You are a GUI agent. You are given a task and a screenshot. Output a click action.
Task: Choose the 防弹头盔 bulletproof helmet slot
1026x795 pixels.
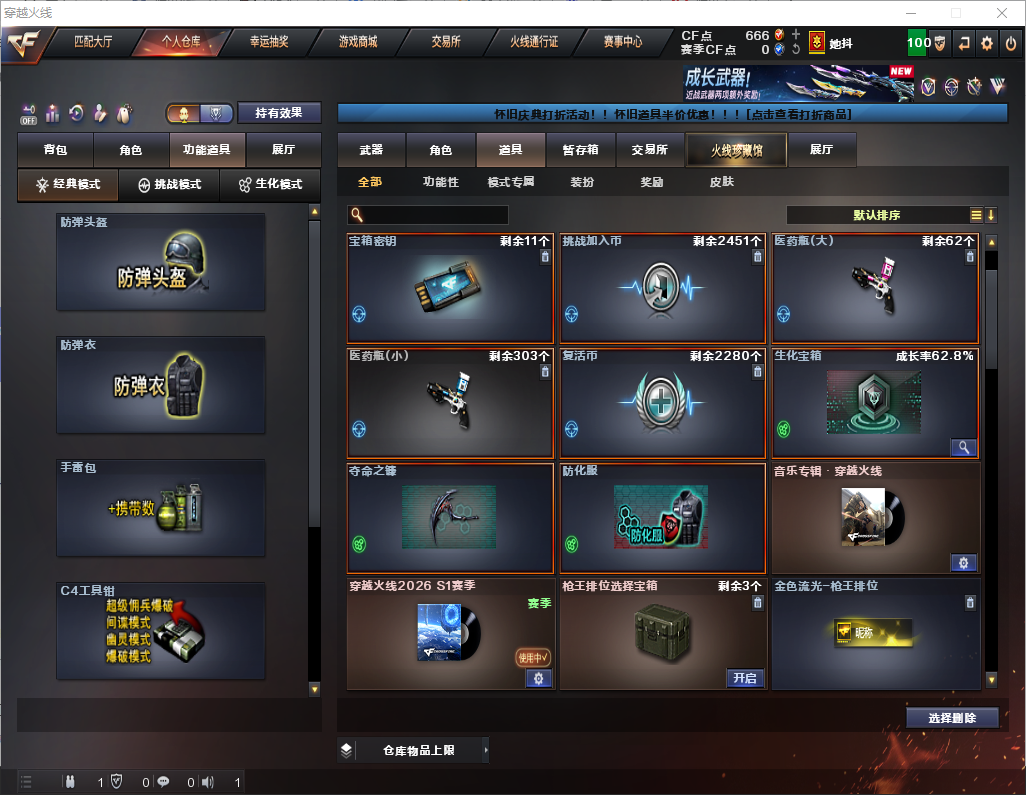pyautogui.click(x=161, y=262)
